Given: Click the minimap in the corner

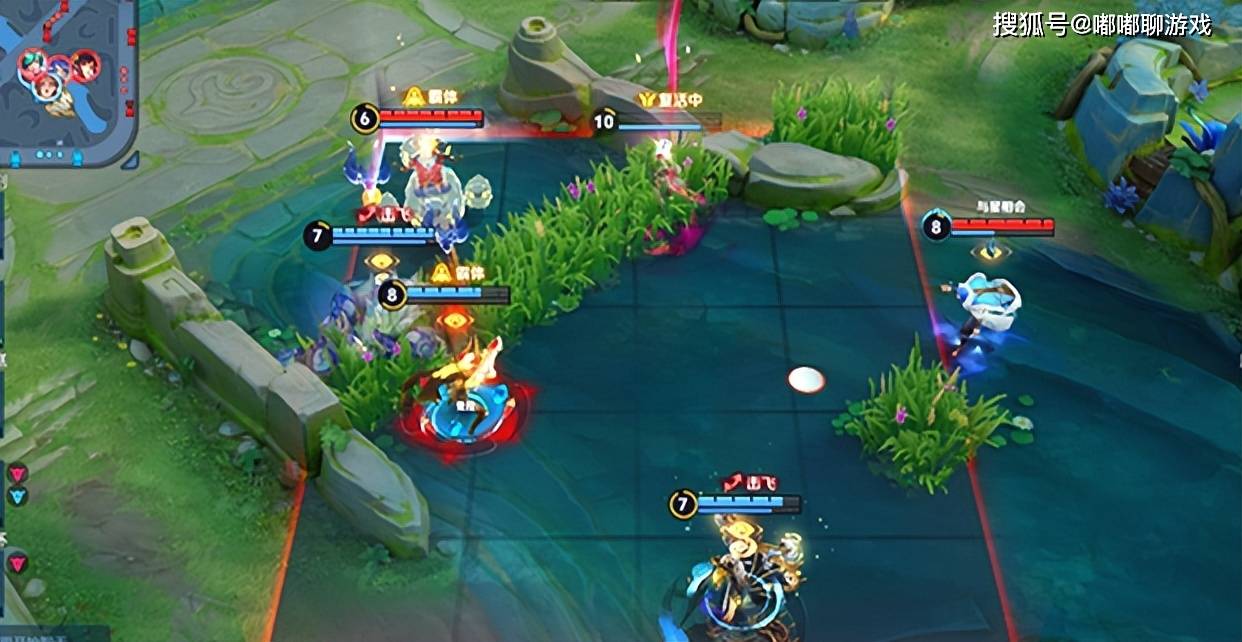Looking at the screenshot, I should click(x=68, y=82).
